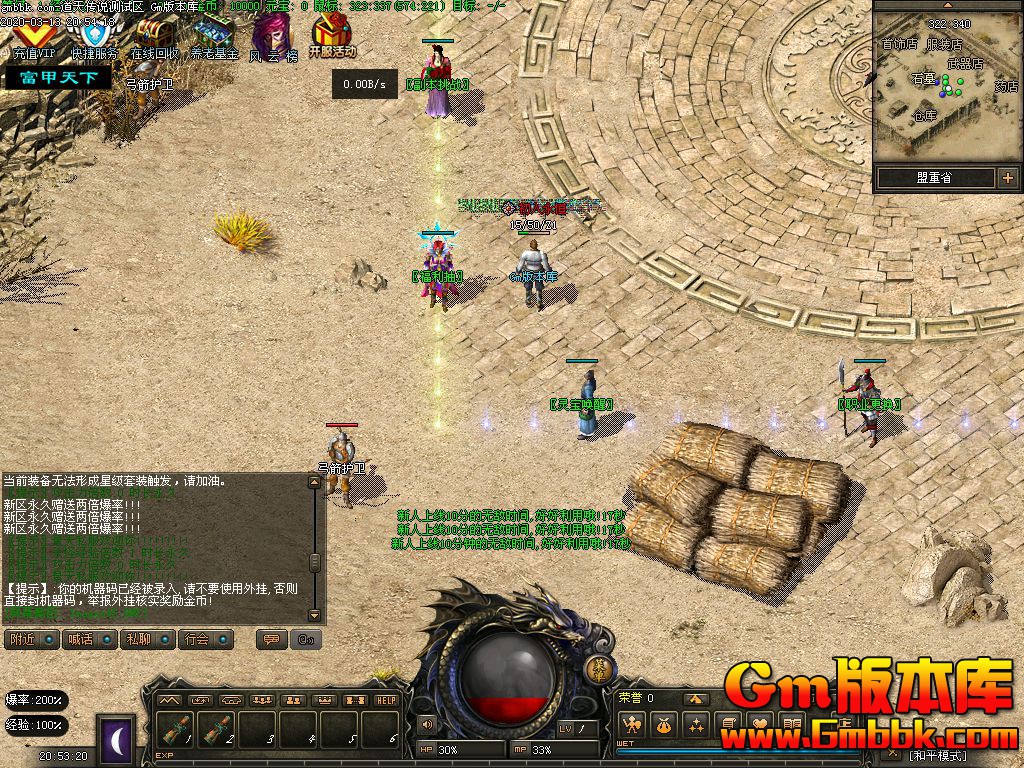Open the 快捷服务 shield icon

94,36
